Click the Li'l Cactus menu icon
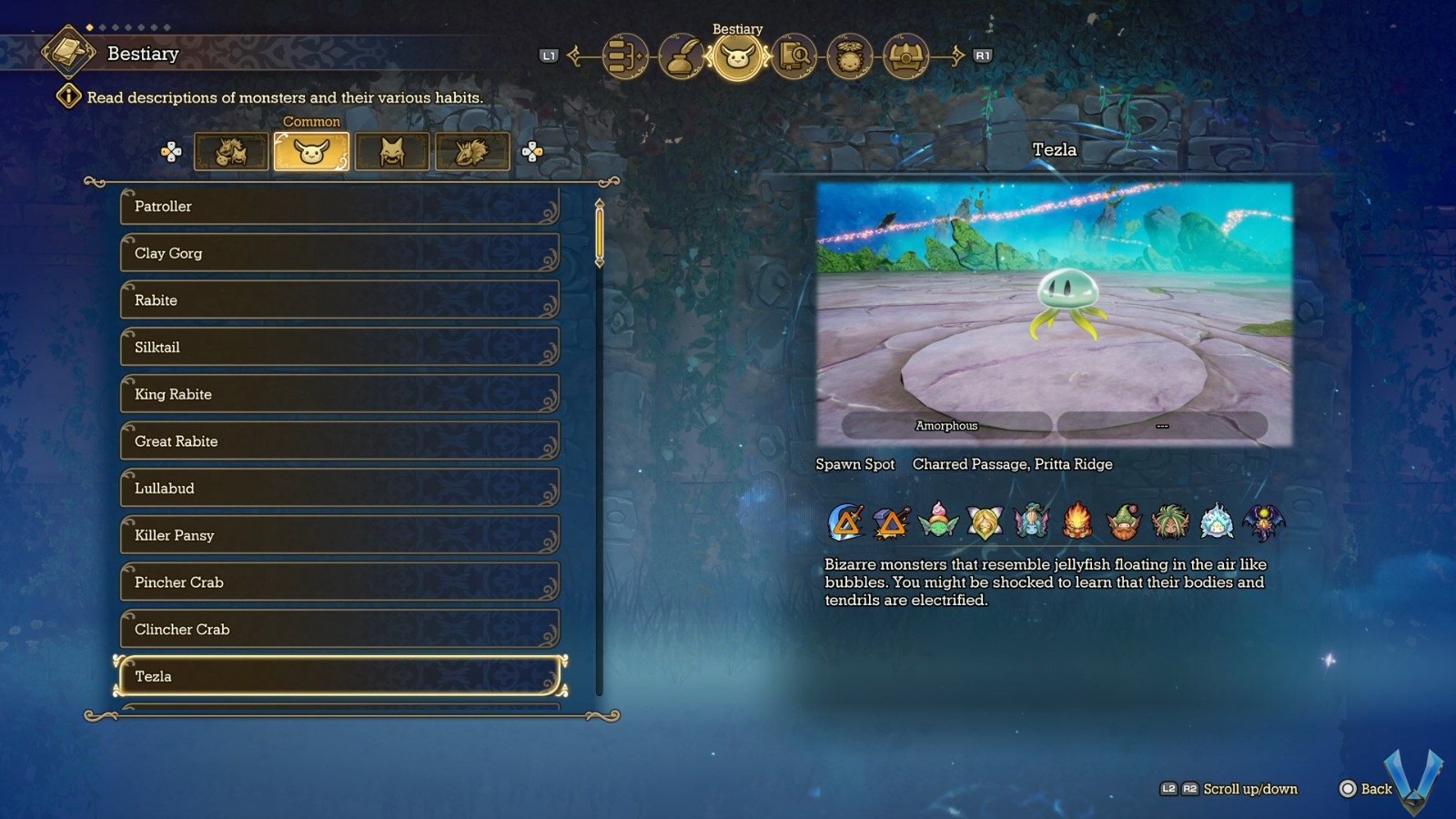1456x819 pixels. (849, 56)
